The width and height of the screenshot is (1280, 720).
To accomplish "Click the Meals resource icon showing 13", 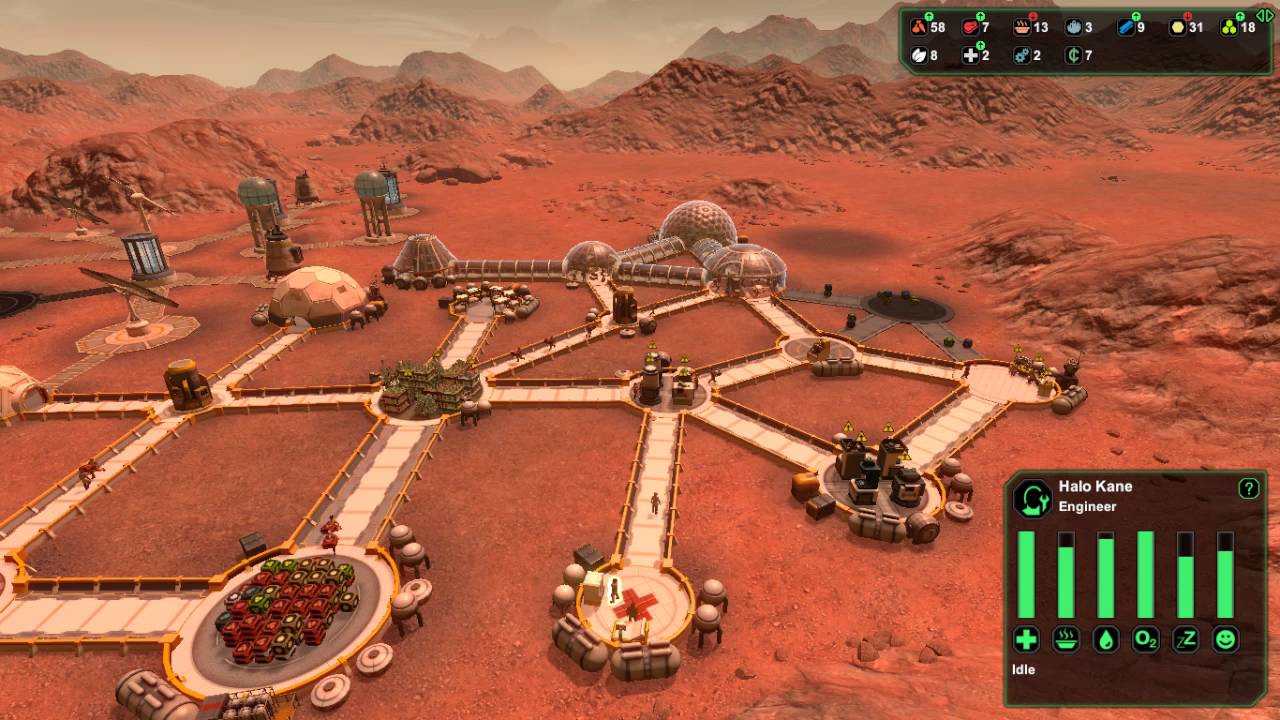I will point(1021,27).
